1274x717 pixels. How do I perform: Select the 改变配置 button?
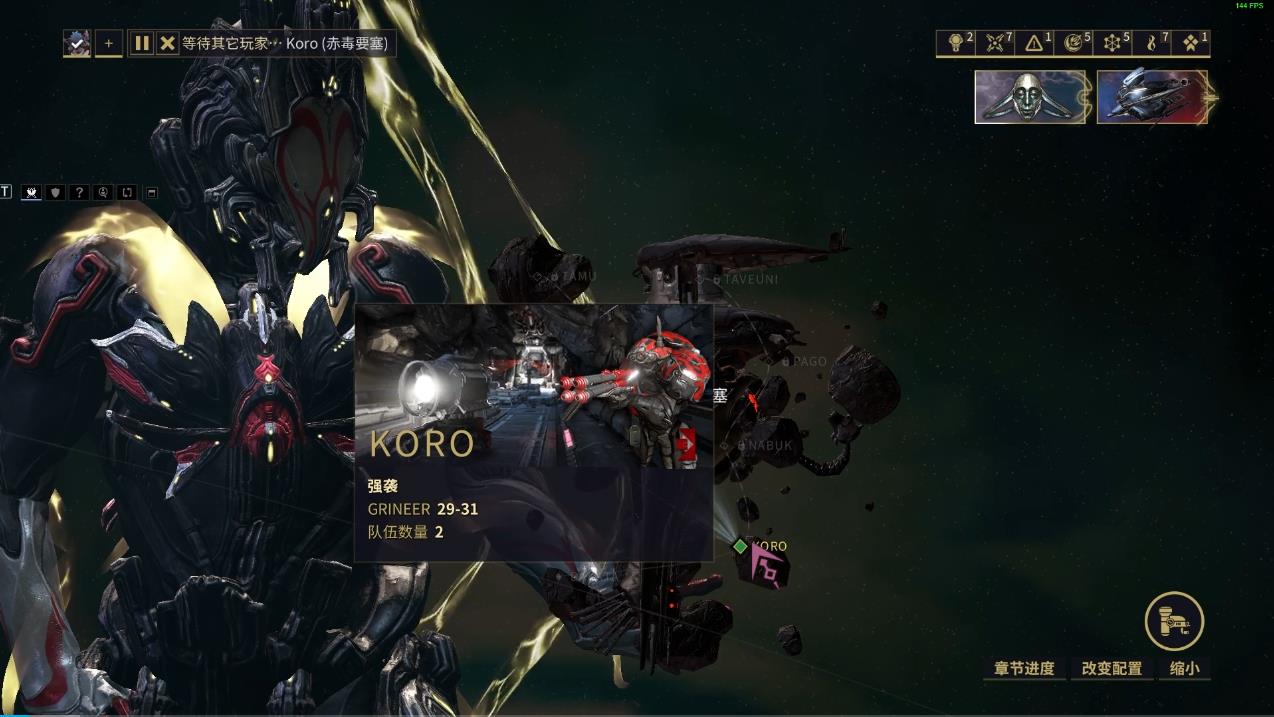(1111, 668)
